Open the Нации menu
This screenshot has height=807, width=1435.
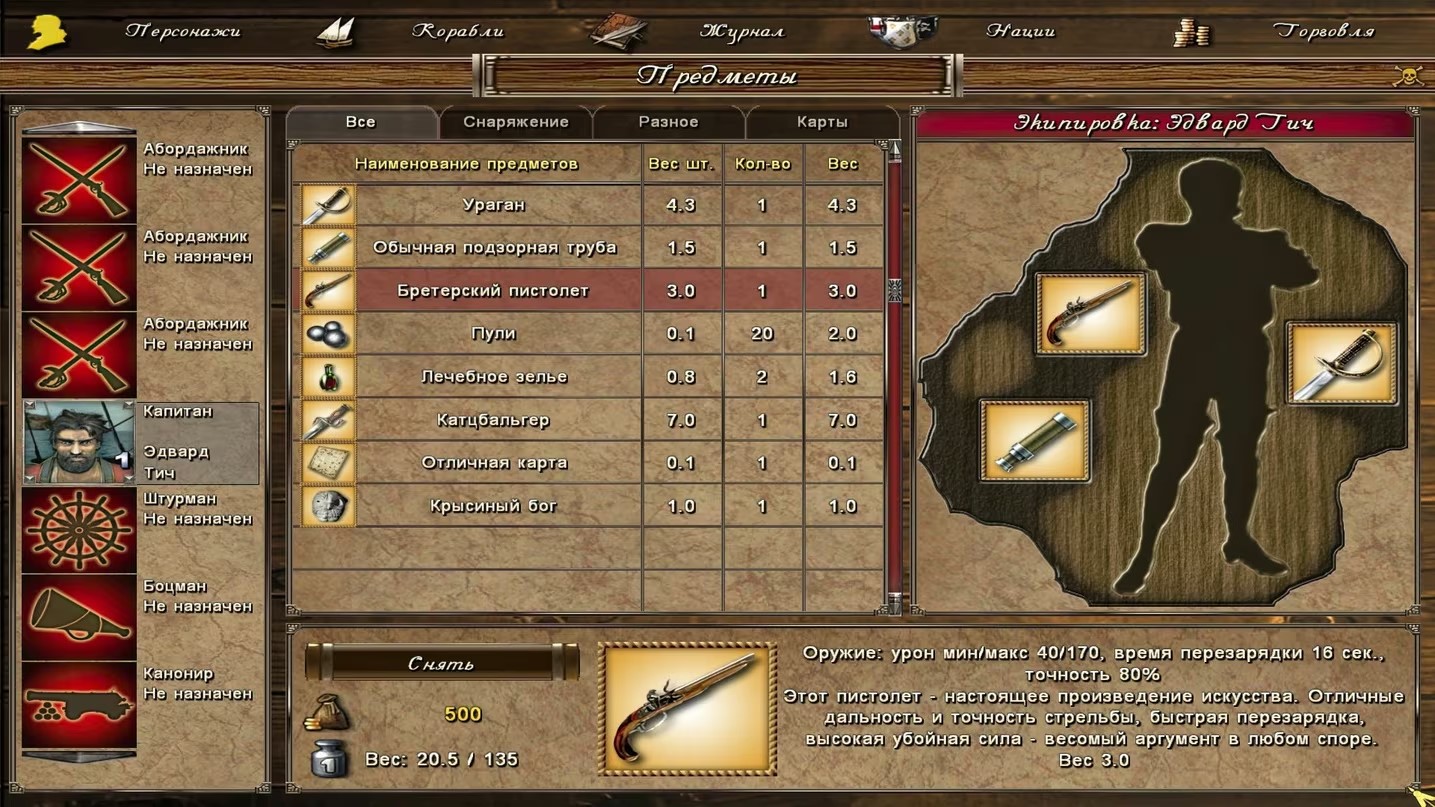coord(1020,31)
